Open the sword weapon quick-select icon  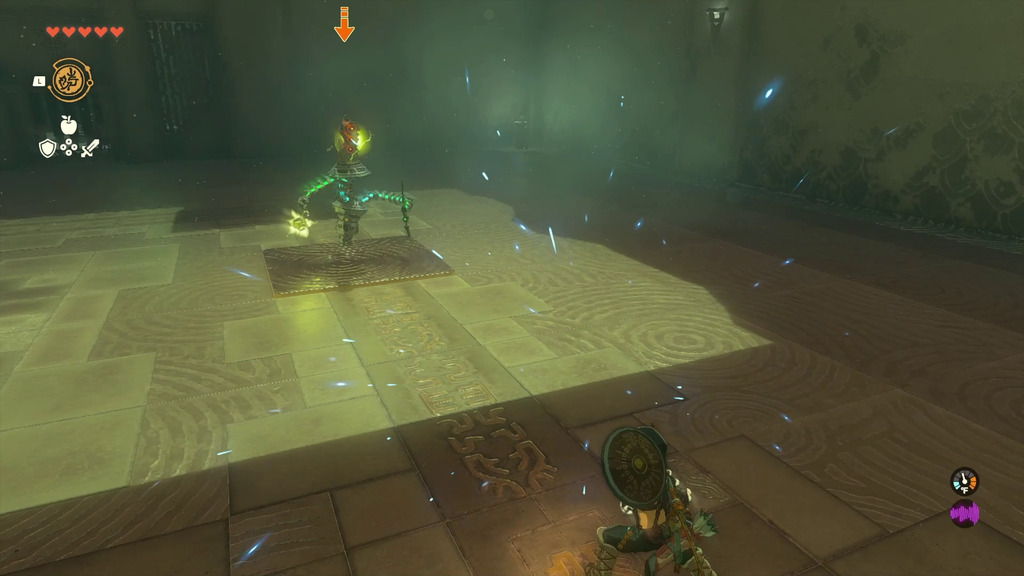(x=90, y=148)
